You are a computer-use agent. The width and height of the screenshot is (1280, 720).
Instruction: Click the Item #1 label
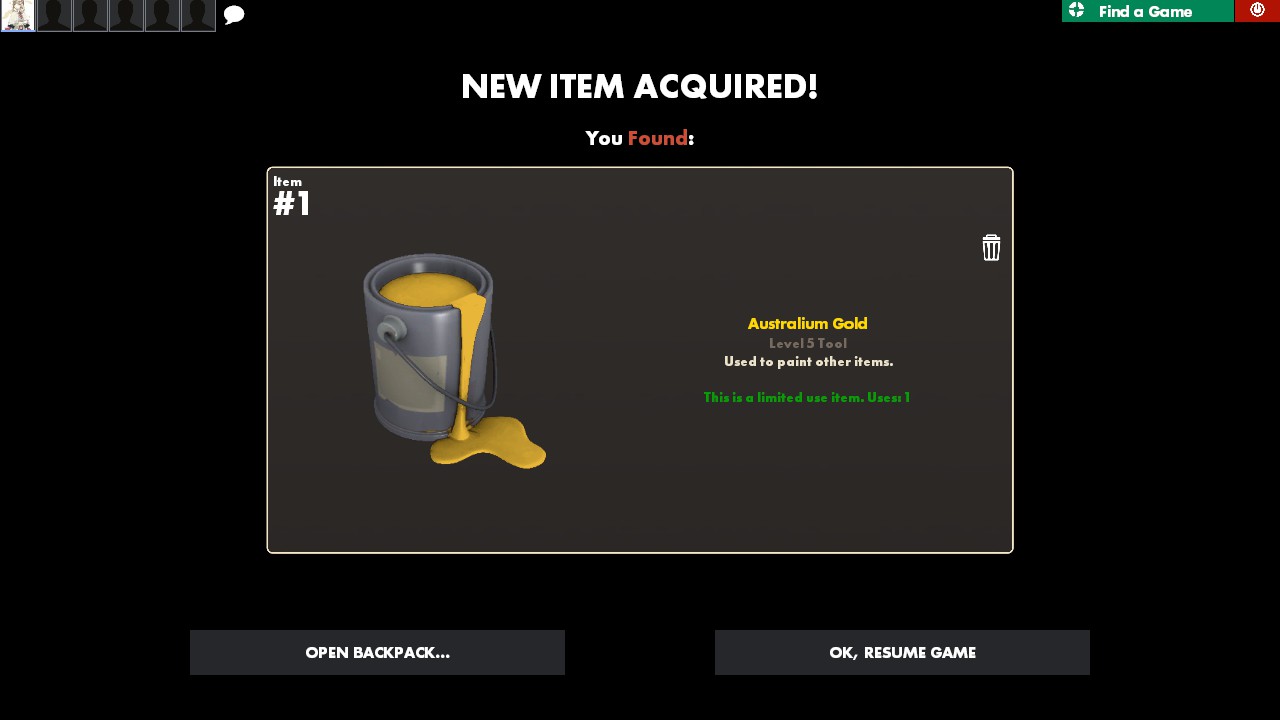(291, 196)
